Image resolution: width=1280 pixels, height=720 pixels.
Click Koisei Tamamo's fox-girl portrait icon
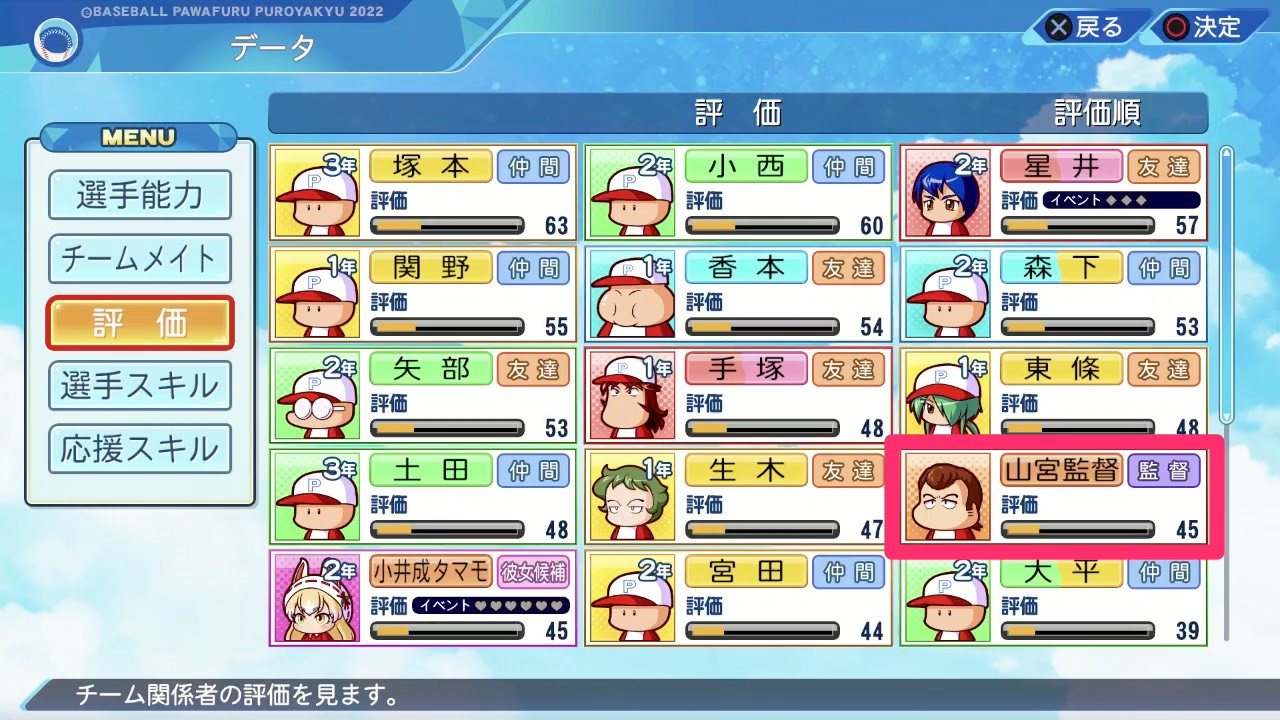(x=318, y=597)
